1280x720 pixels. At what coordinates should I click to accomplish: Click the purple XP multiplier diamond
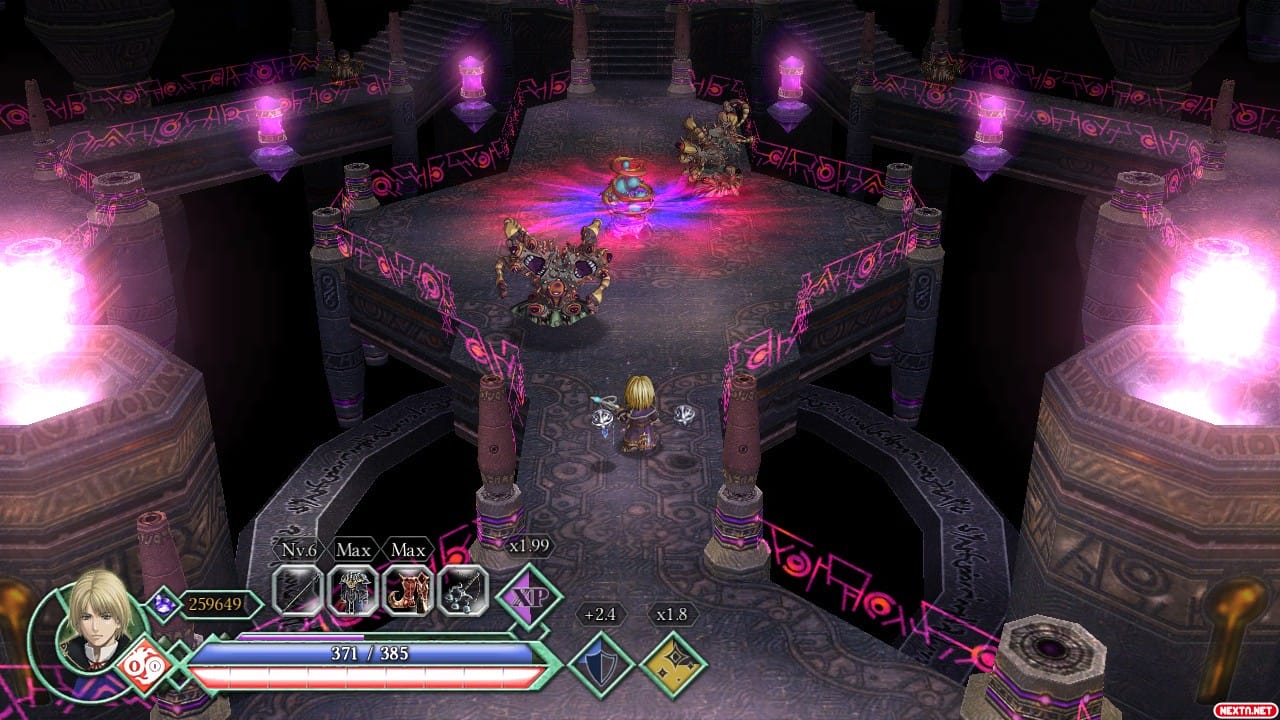click(x=529, y=597)
